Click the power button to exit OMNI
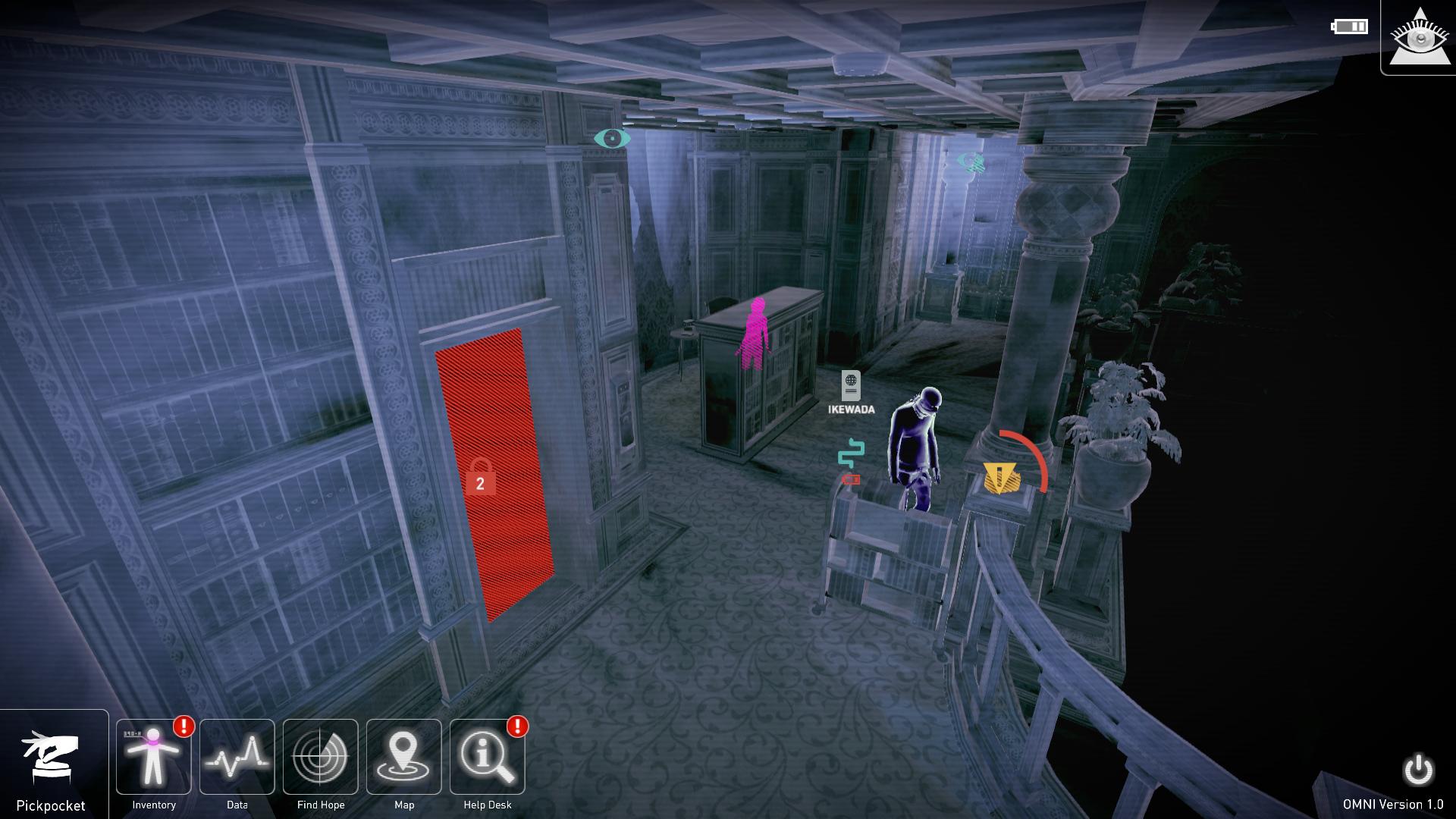This screenshot has width=1456, height=819. pos(1418,770)
